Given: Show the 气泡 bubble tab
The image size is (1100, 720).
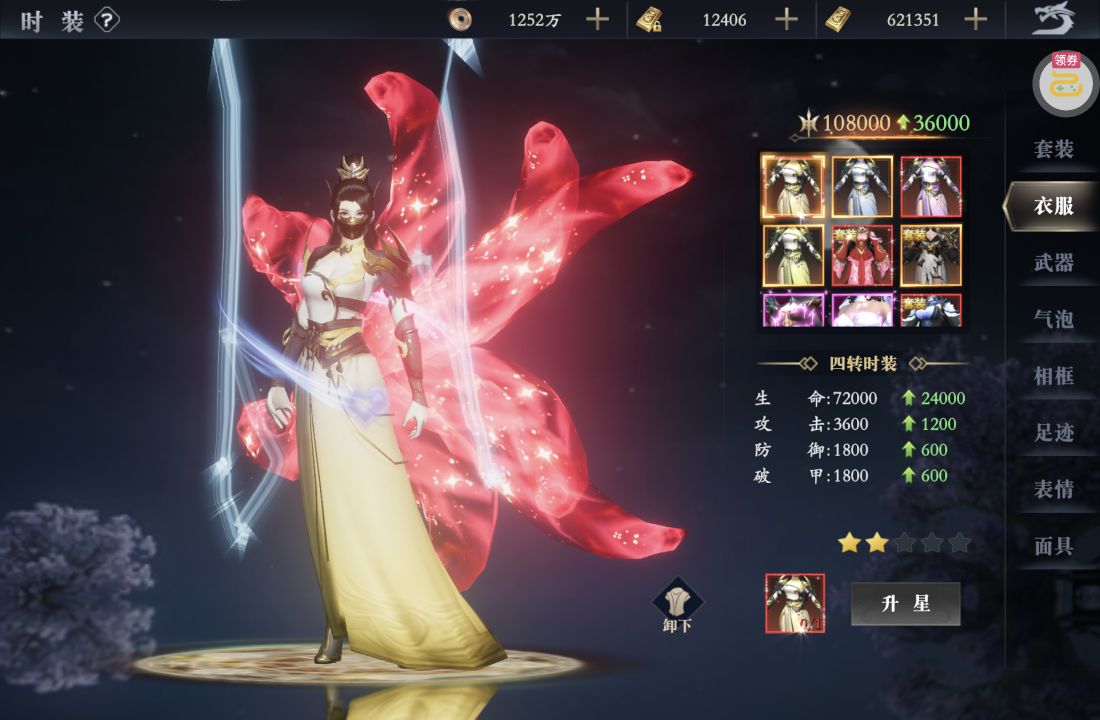Looking at the screenshot, I should click(x=1053, y=319).
